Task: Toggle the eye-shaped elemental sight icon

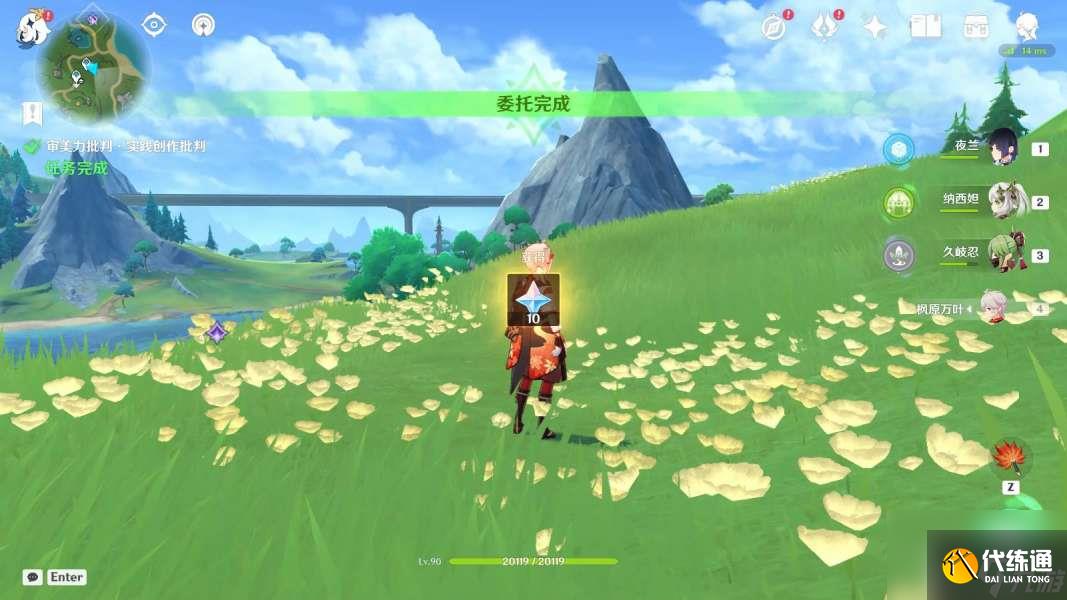Action: [x=154, y=25]
